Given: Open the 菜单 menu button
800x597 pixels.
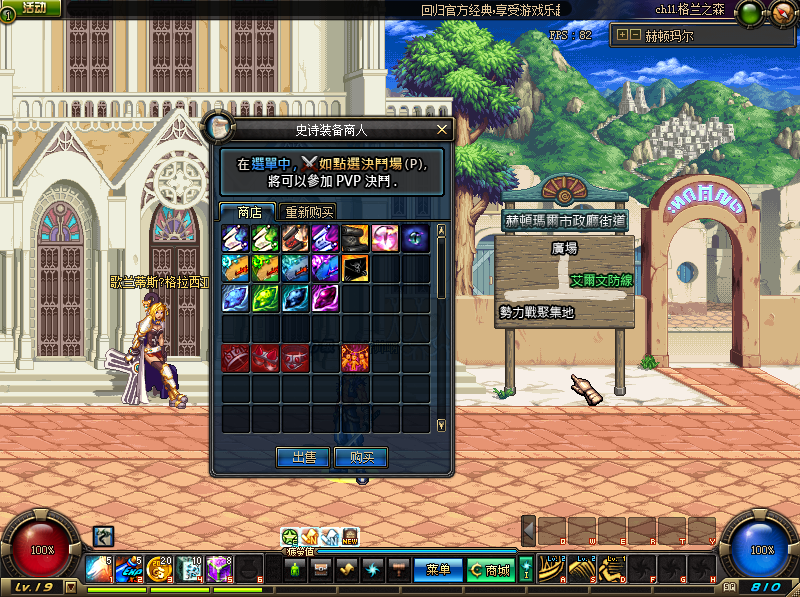Looking at the screenshot, I should click(x=438, y=570).
